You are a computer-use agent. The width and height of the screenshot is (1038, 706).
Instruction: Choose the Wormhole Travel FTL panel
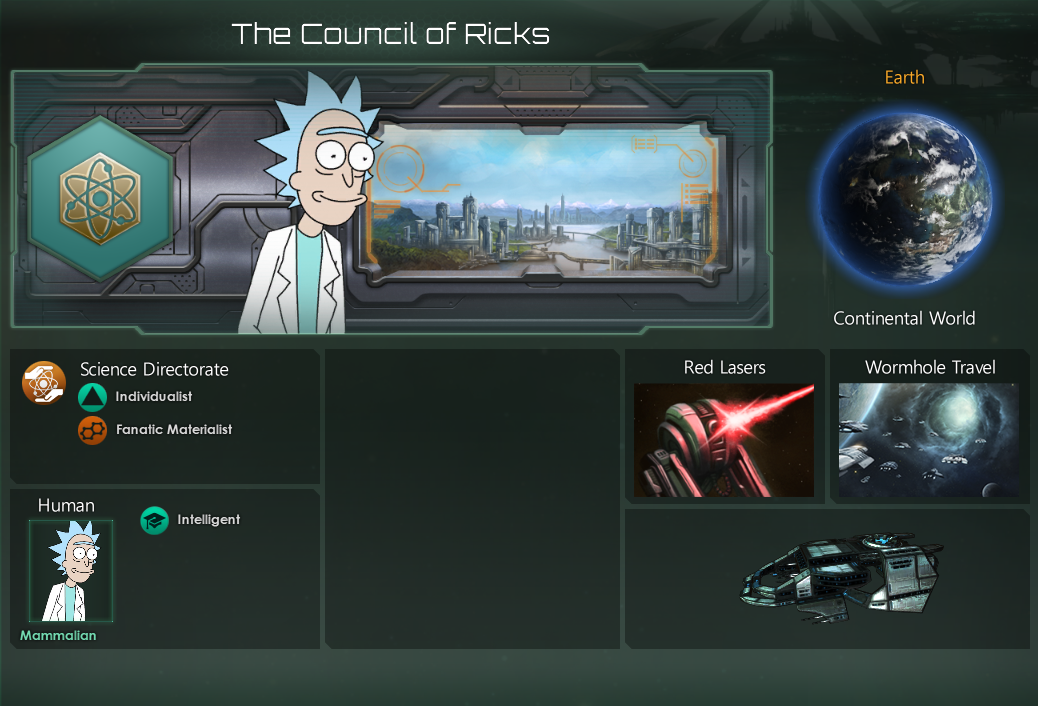coord(929,440)
